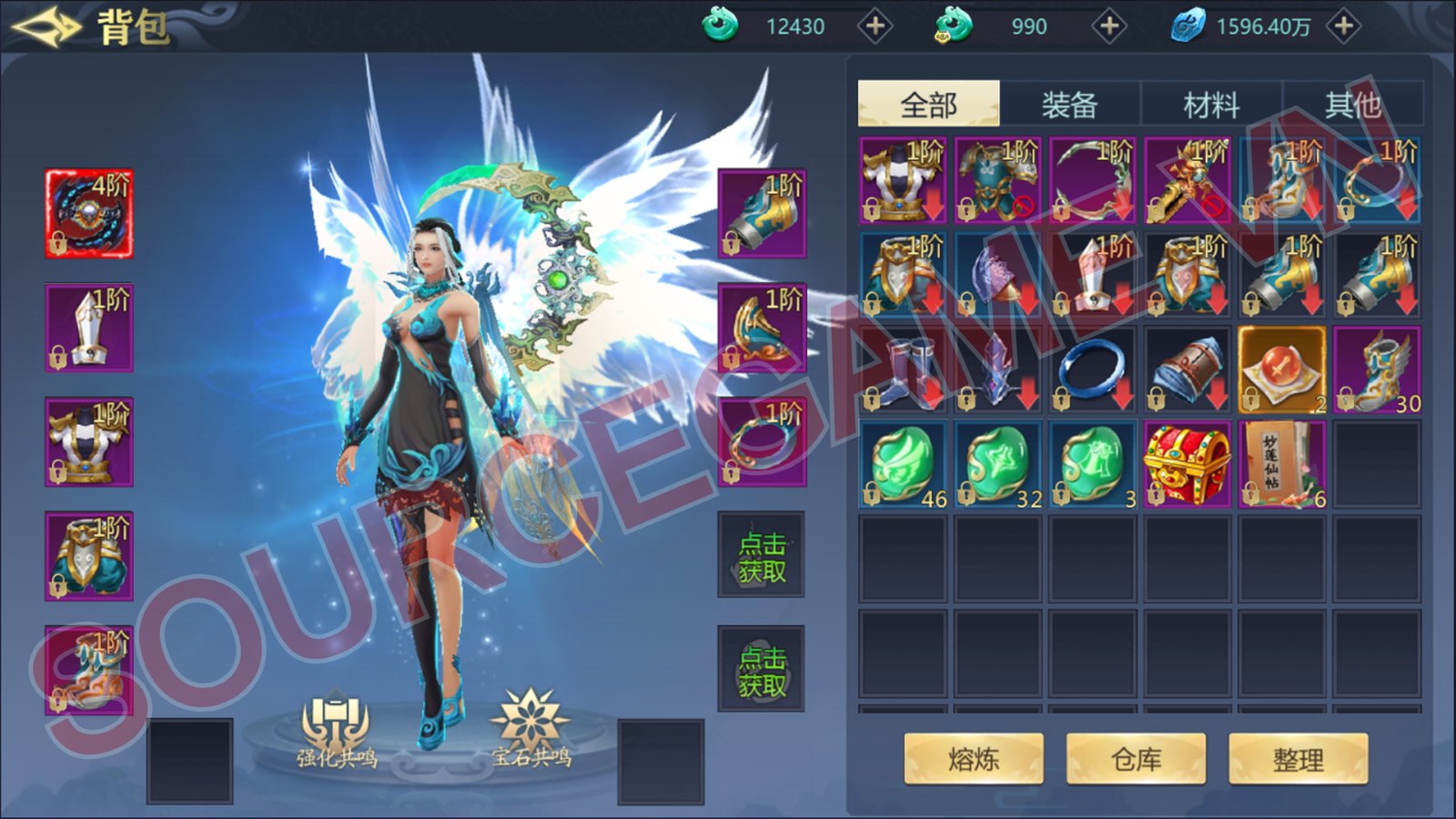1456x819 pixels.
Task: Select the orange orb item slot
Action: point(1281,369)
